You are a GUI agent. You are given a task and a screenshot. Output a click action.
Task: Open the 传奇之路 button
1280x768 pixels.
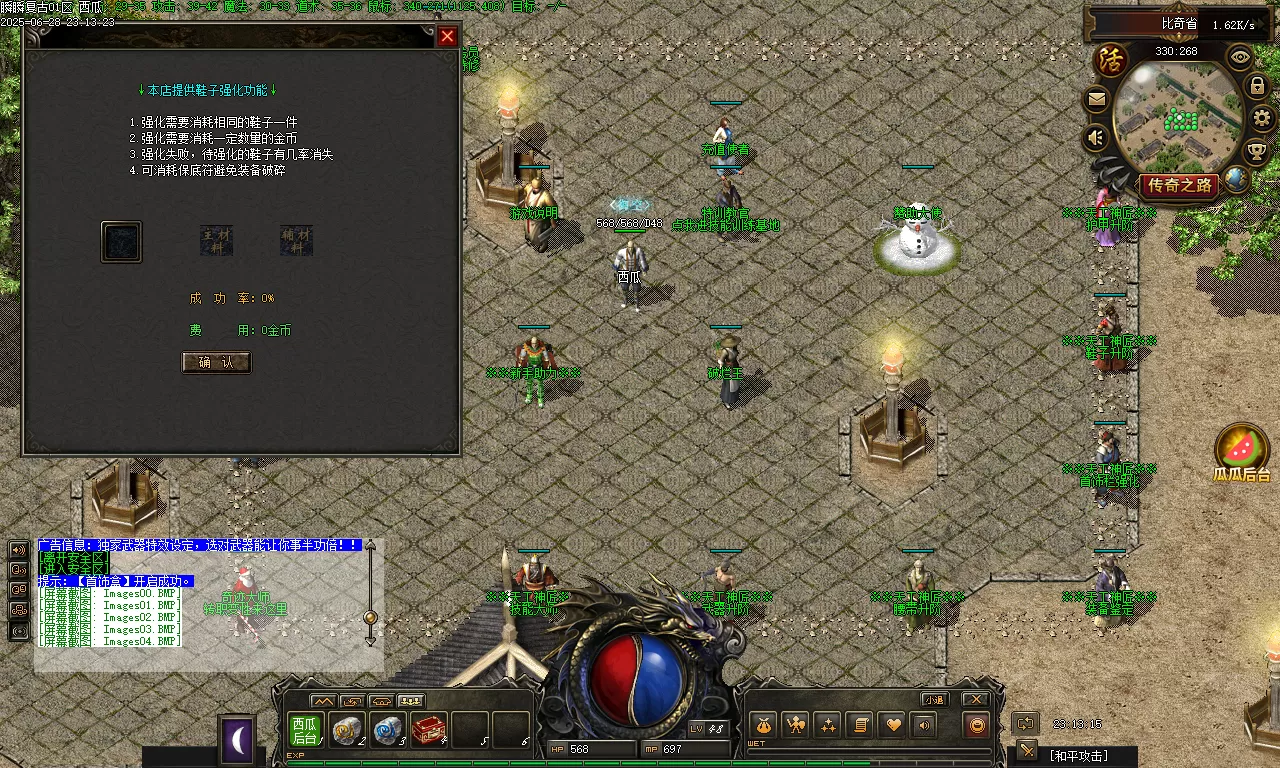pos(1180,185)
